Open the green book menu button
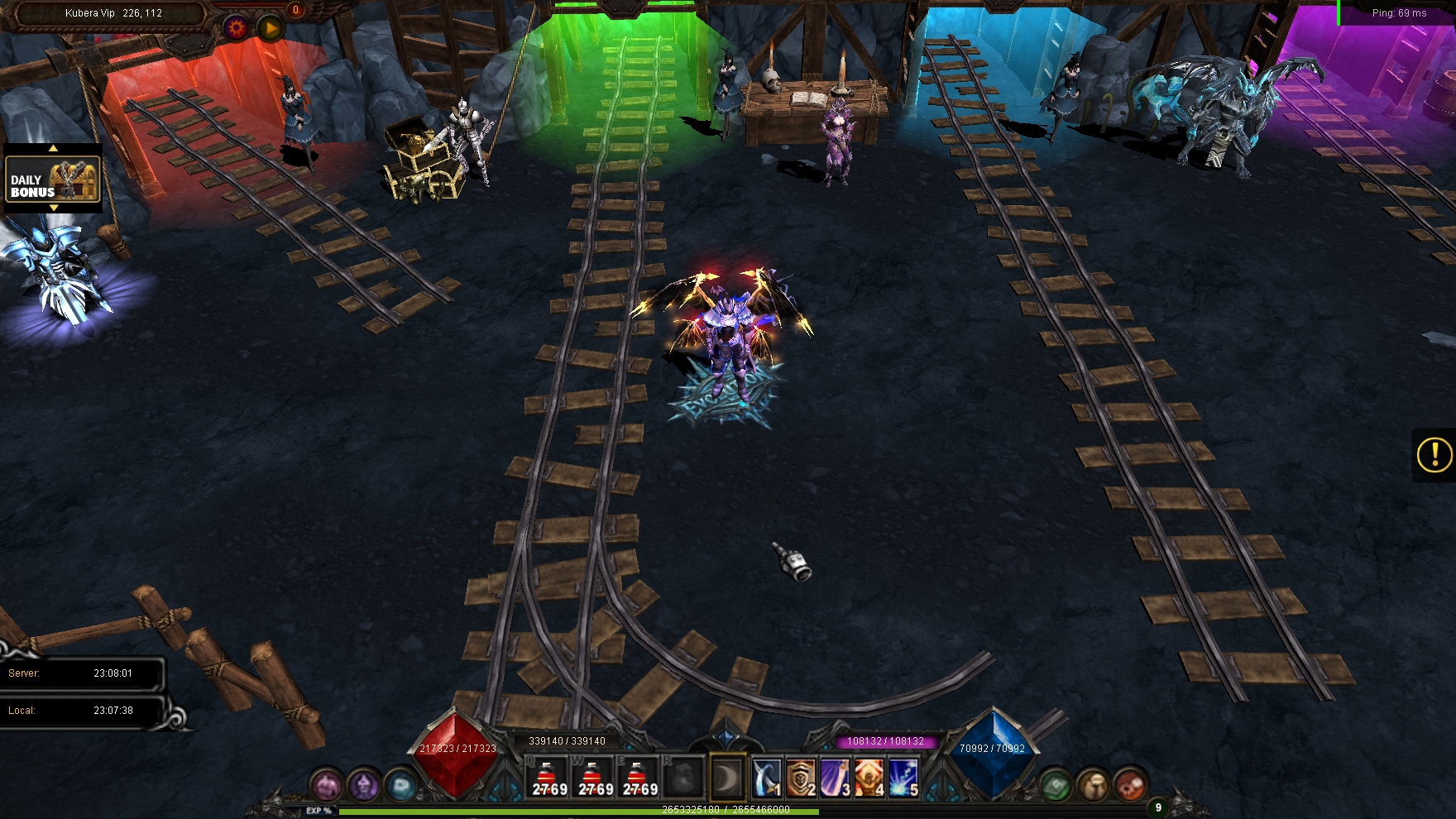The height and width of the screenshot is (819, 1456). click(x=1056, y=784)
